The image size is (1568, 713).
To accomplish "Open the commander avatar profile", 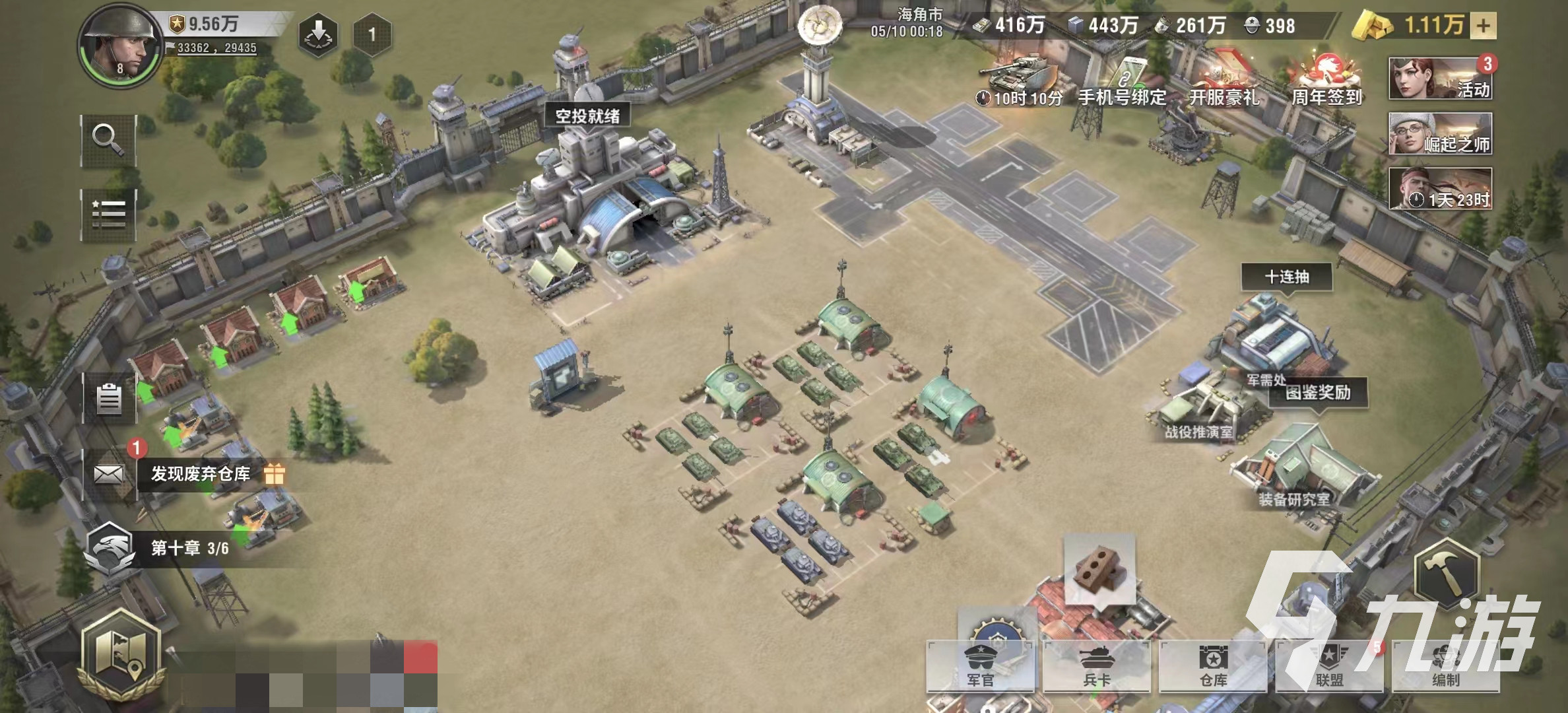I will (120, 46).
